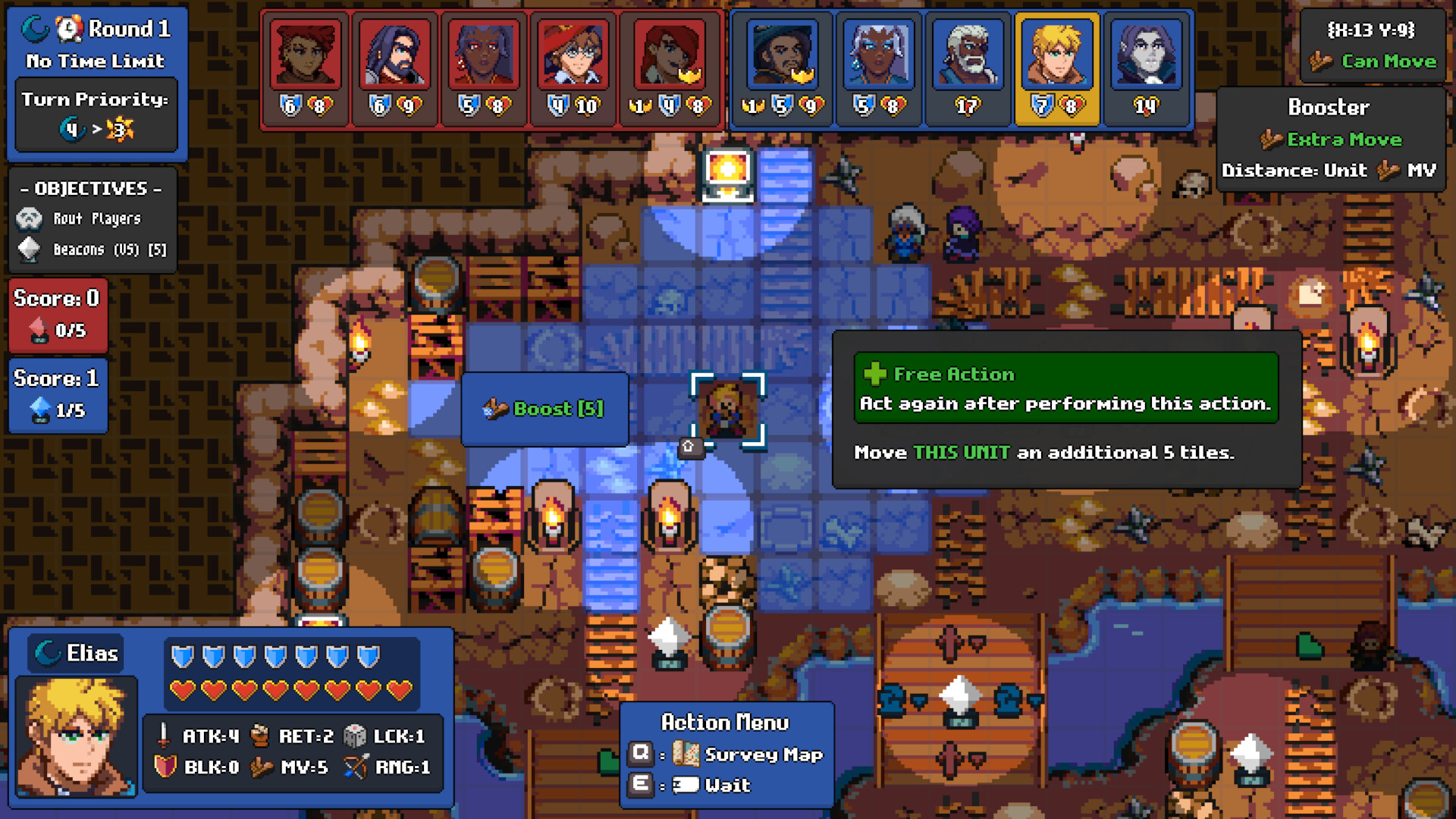
Task: Click the Rout Players skull objective icon
Action: click(28, 218)
